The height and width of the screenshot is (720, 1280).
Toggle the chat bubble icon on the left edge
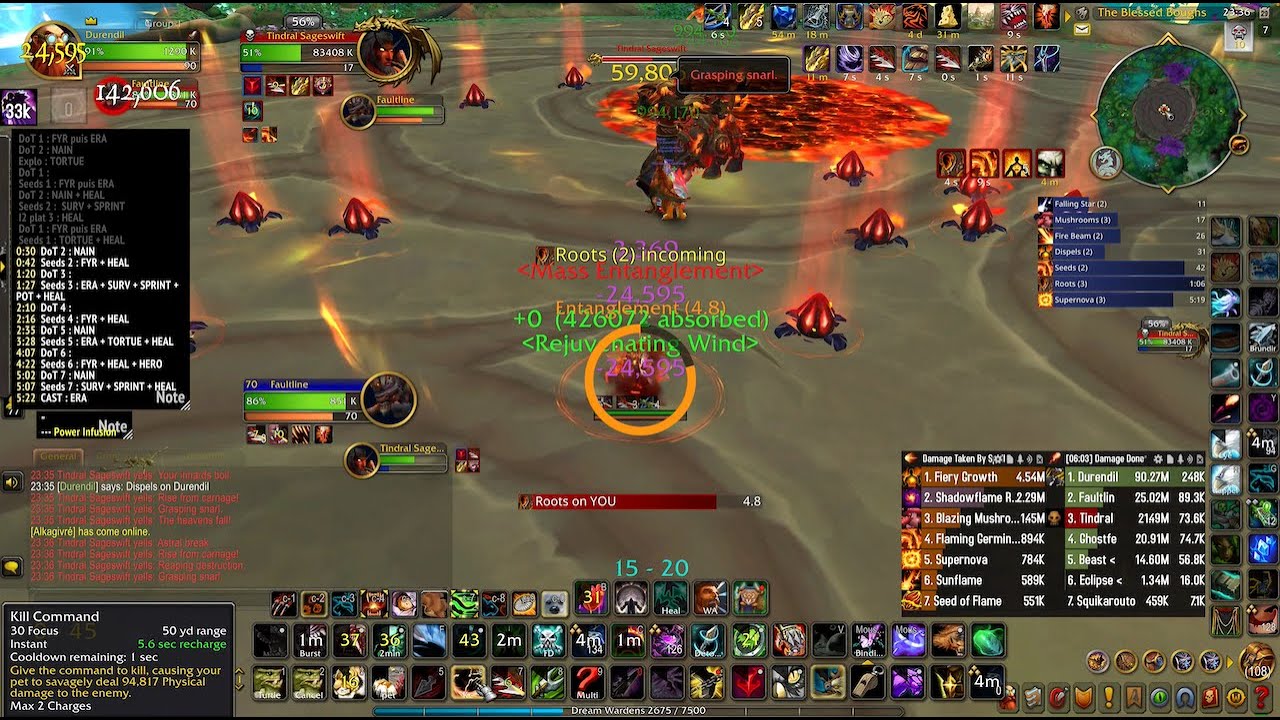(x=12, y=566)
